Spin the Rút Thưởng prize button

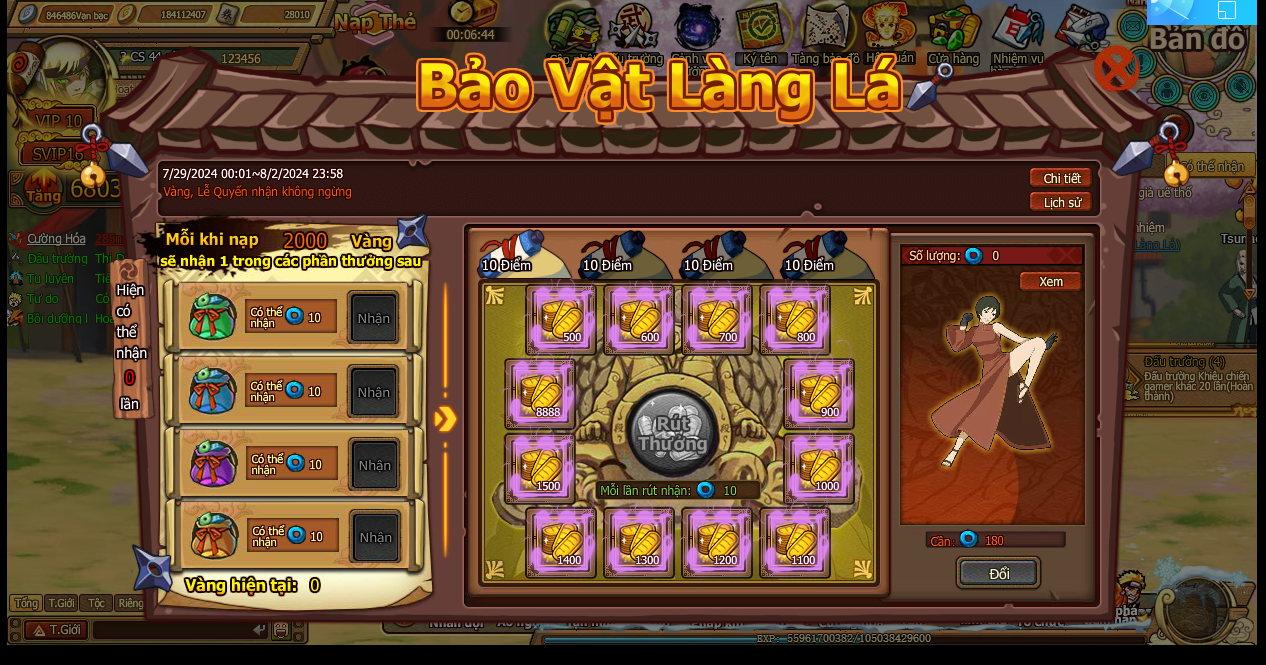point(672,433)
